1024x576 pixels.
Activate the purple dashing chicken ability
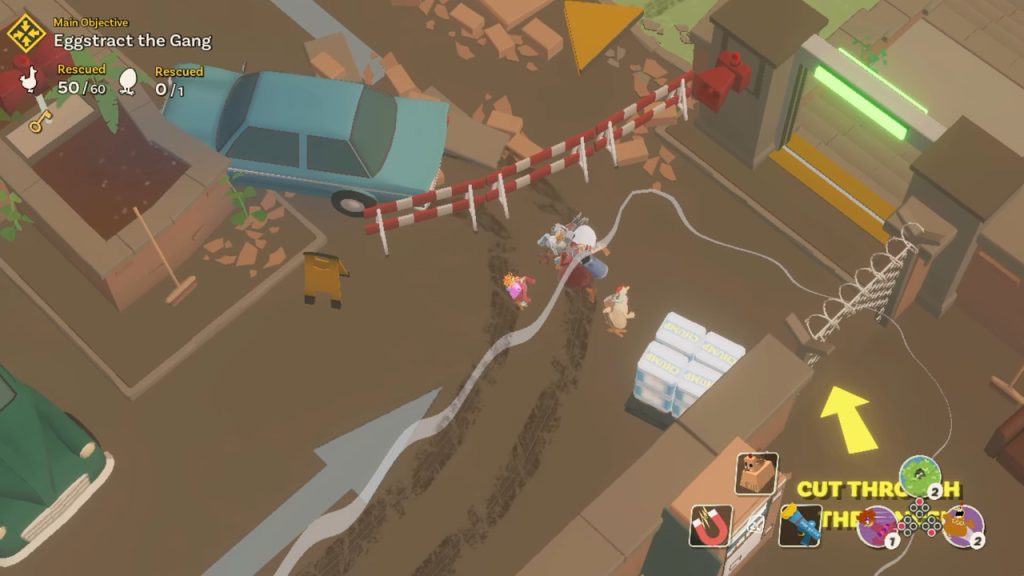[877, 526]
